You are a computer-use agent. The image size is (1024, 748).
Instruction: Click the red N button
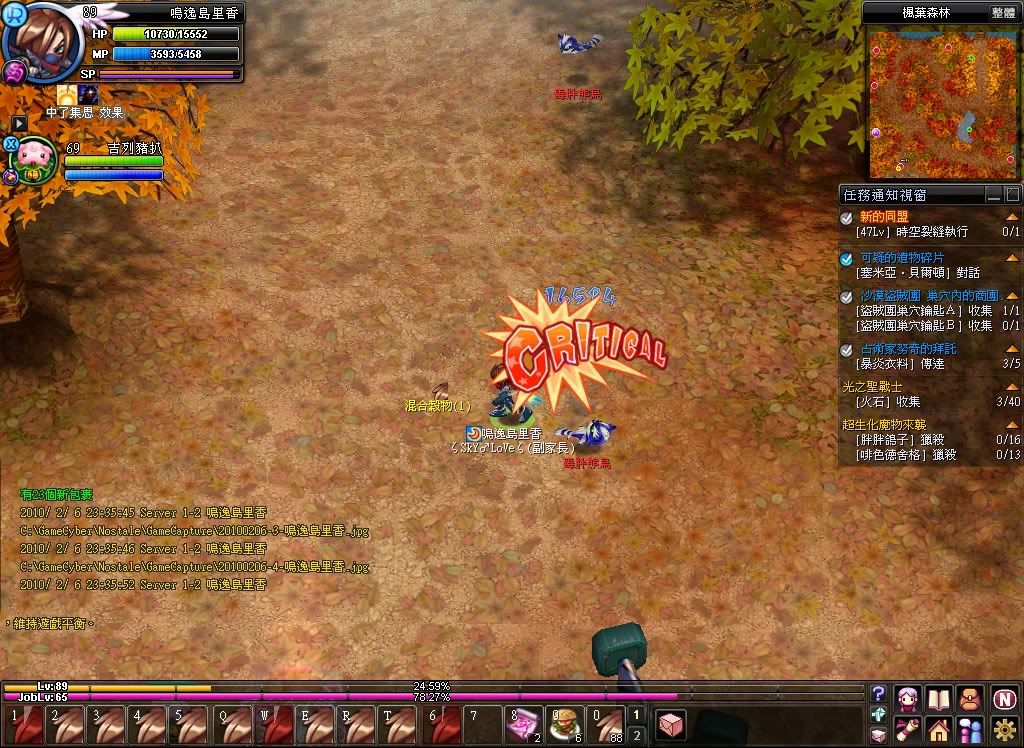coord(1005,698)
